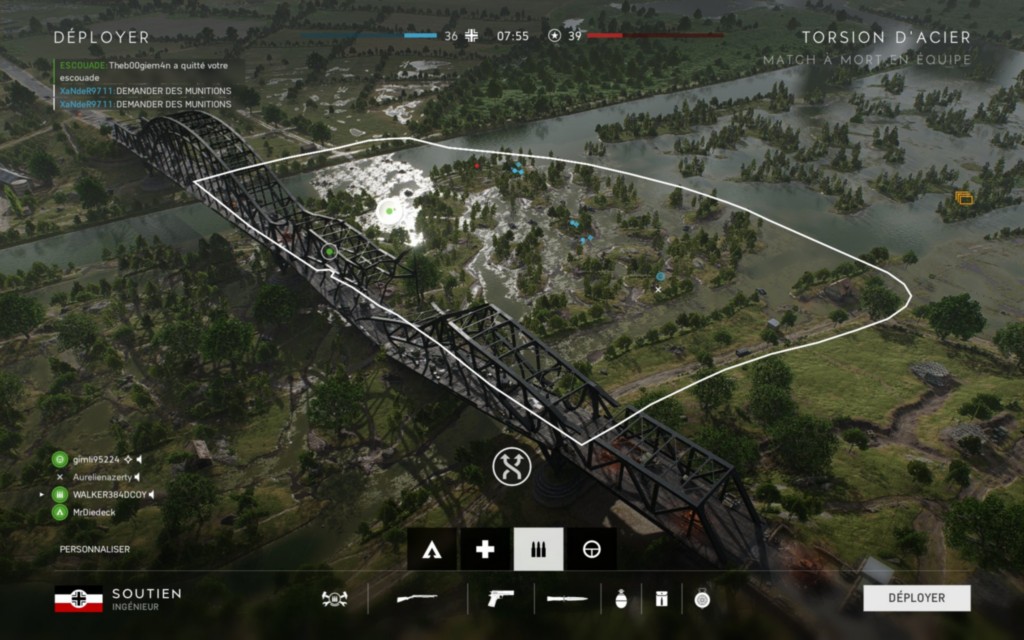Open the ammo crate gadget slot
The width and height of the screenshot is (1024, 640).
[660, 599]
